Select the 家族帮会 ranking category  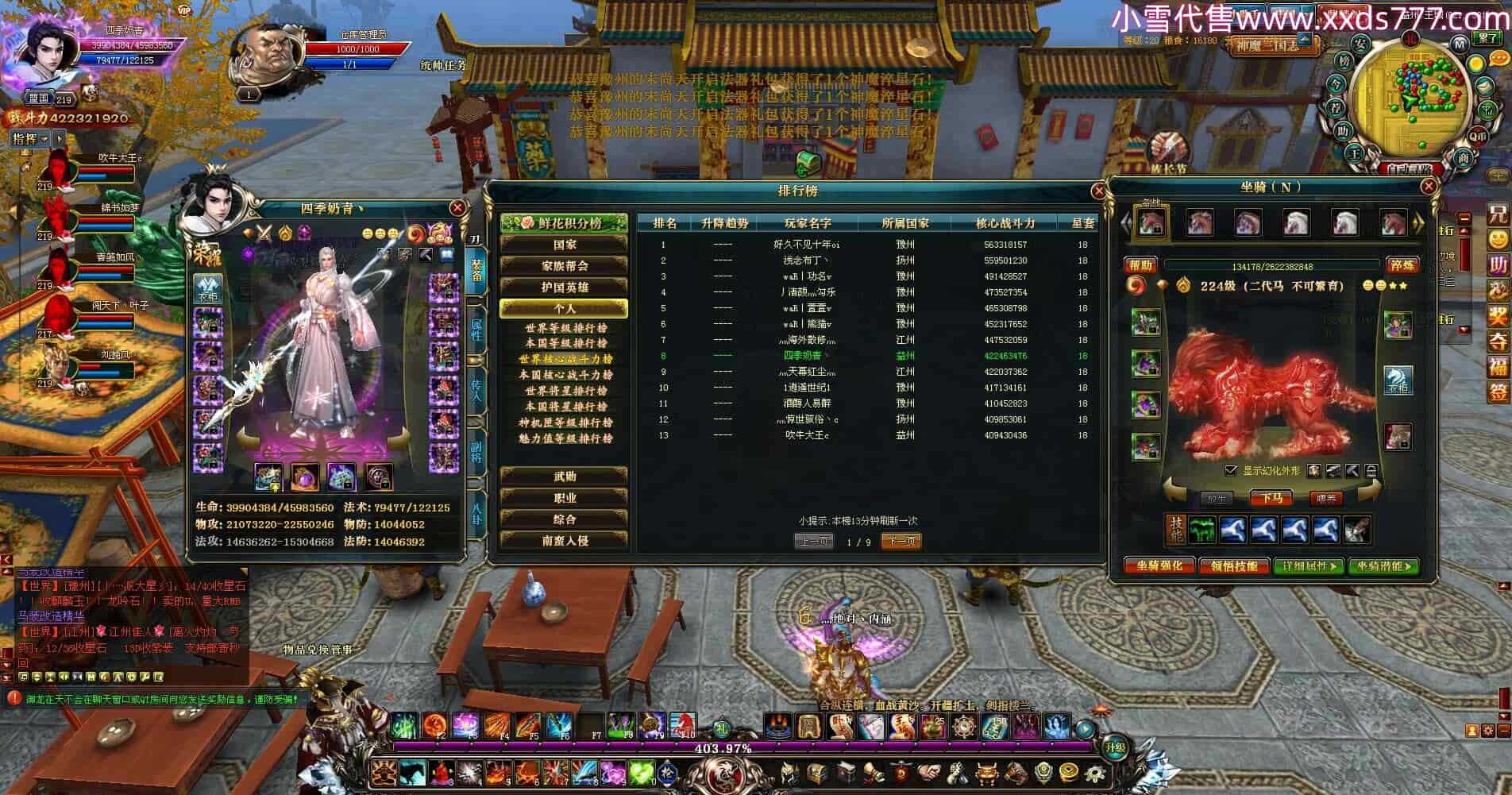tap(564, 266)
